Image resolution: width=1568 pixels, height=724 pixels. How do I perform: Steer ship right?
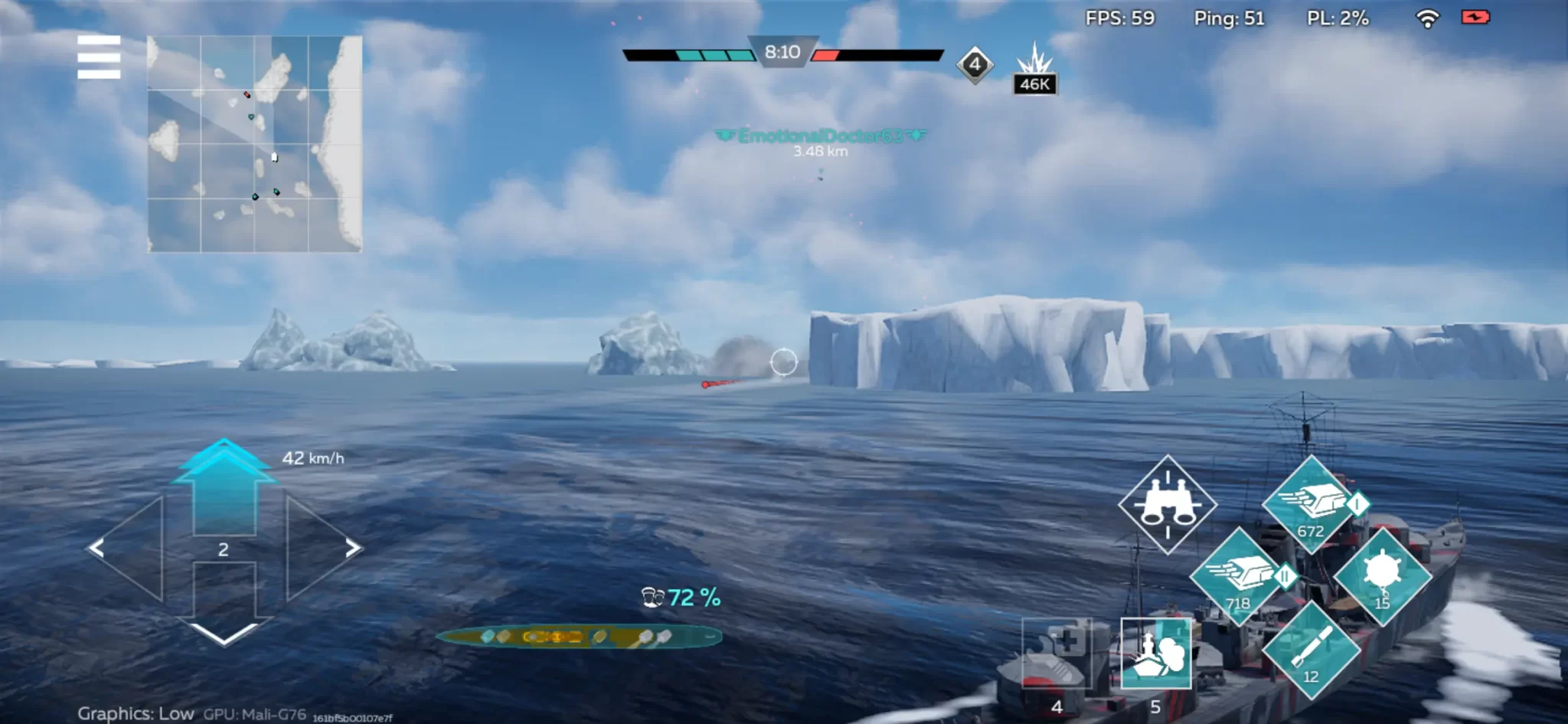coord(323,549)
